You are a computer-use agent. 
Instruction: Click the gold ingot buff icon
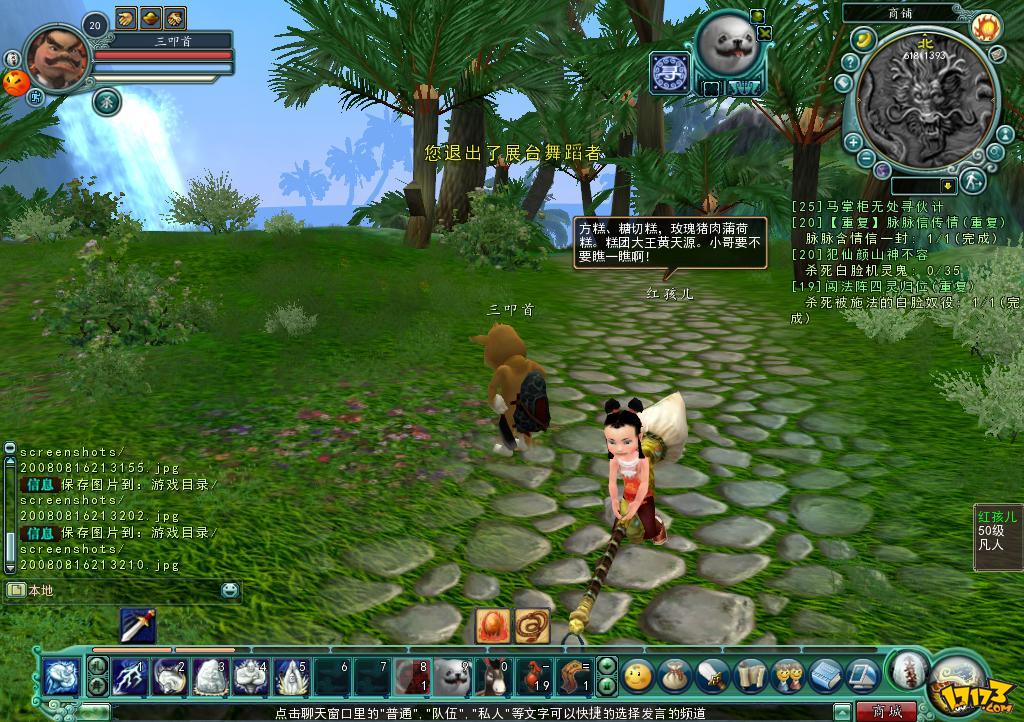[x=150, y=17]
